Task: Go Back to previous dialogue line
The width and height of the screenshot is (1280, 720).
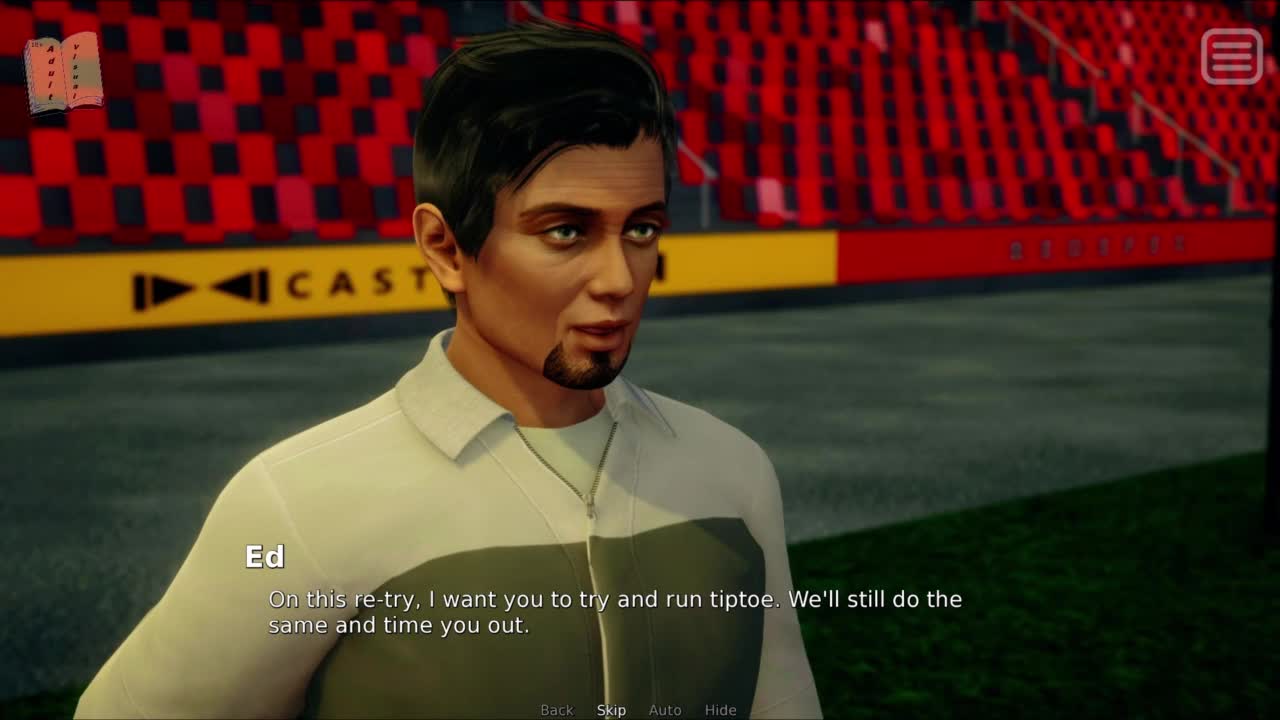Action: [x=557, y=710]
